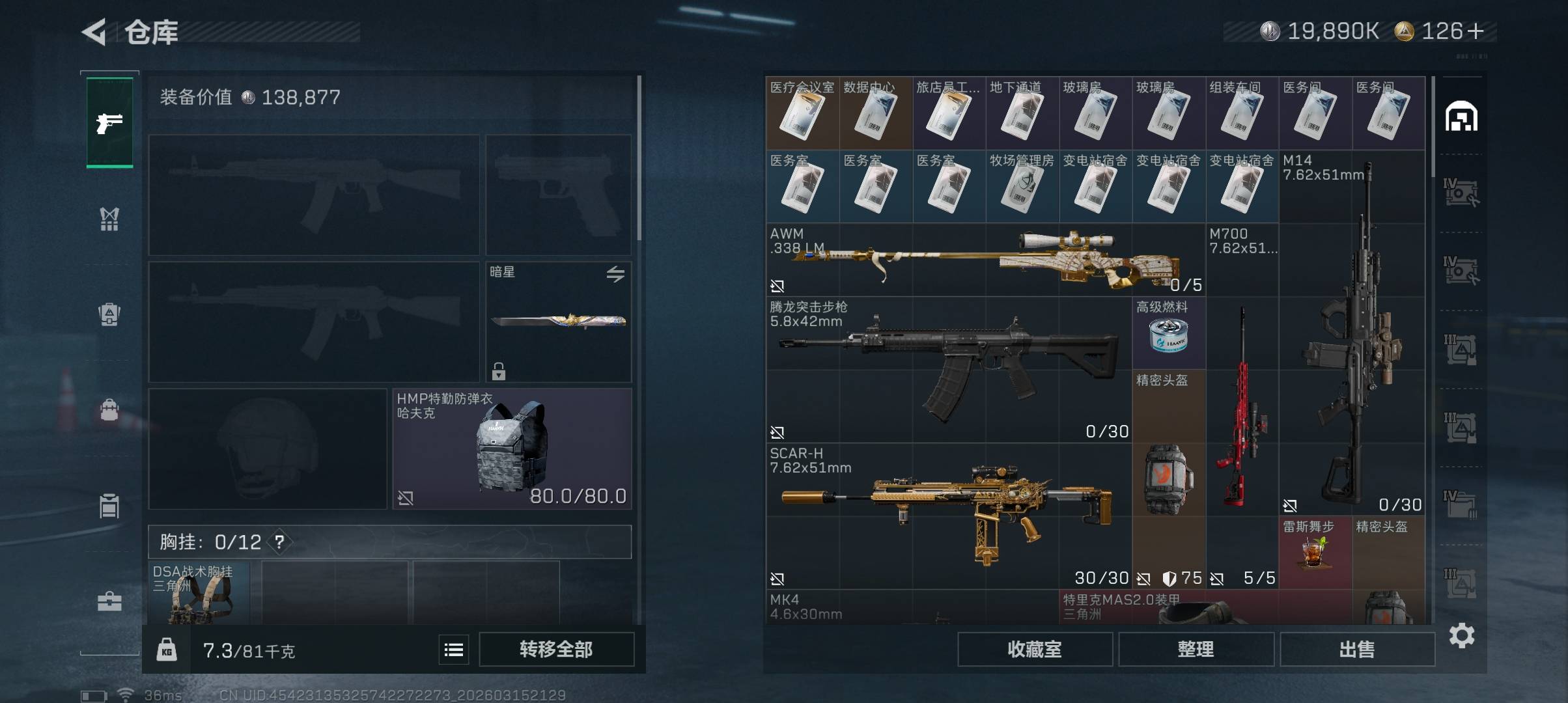Pick the 医疗会议室 keycard
This screenshot has width=1568, height=703.
(802, 113)
